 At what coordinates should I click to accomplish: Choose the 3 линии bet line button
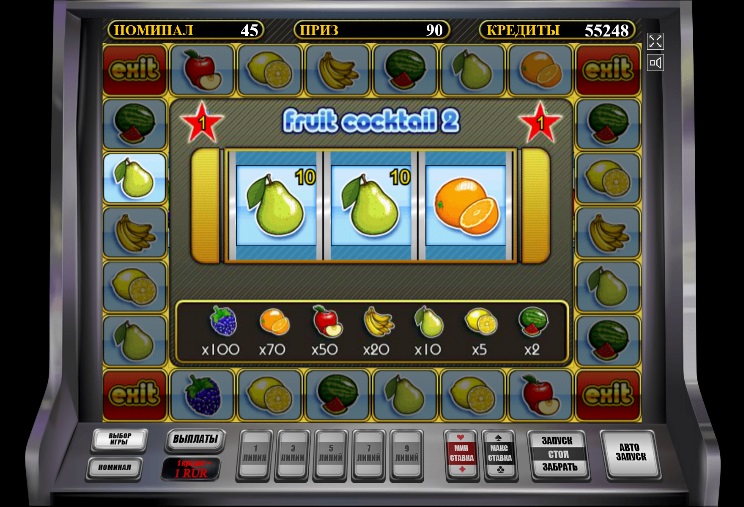[x=293, y=454]
